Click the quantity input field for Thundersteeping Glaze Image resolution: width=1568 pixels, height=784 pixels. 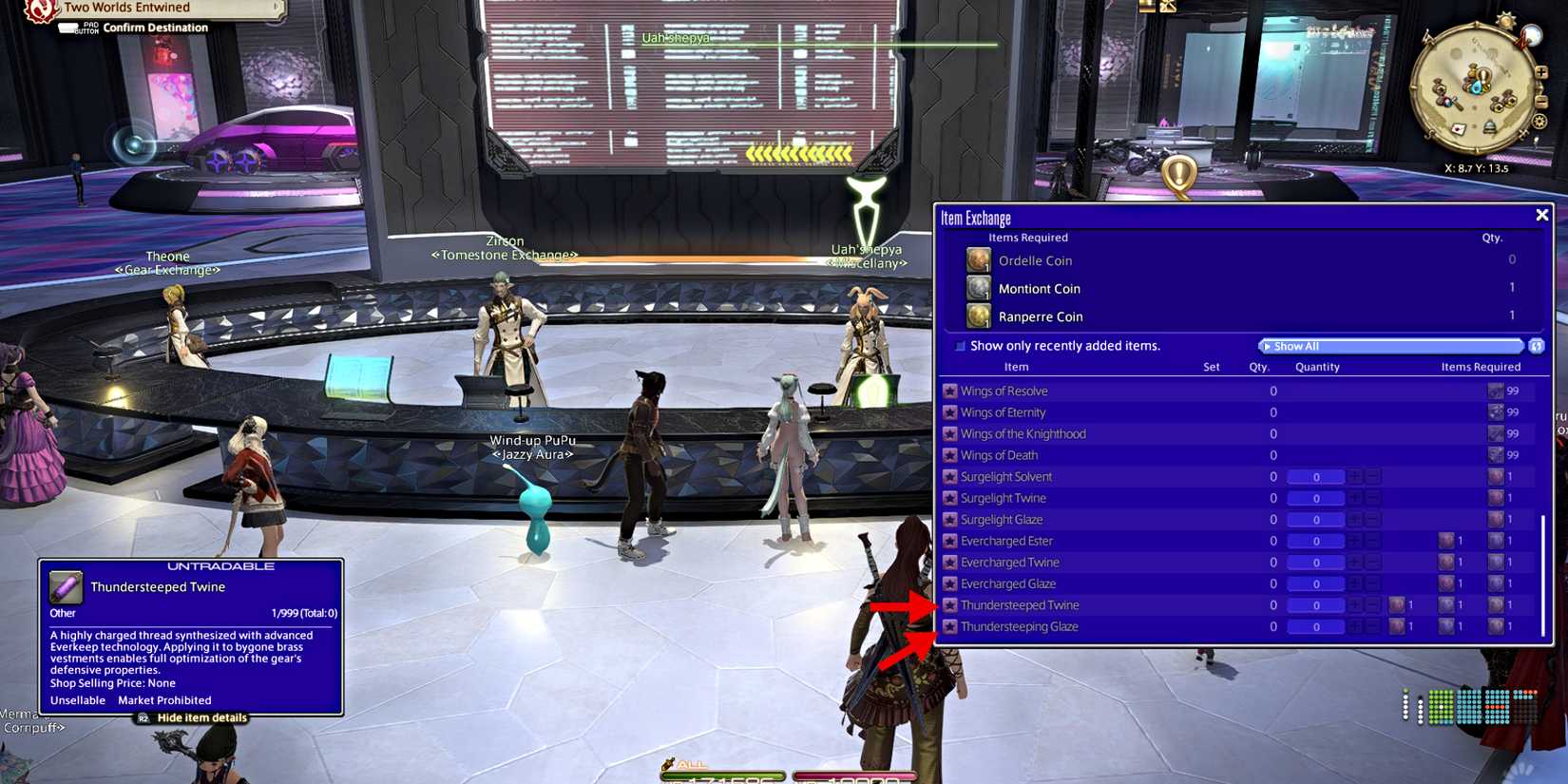[1316, 626]
